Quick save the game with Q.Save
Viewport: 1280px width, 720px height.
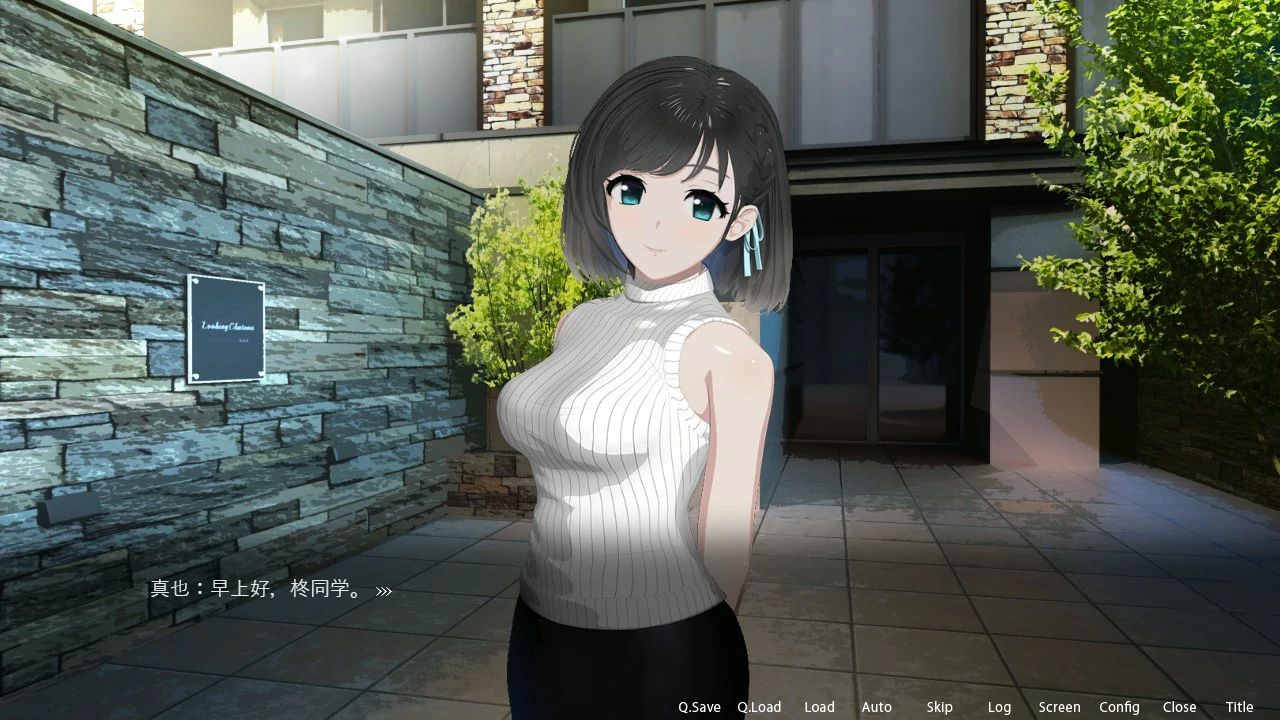point(698,707)
